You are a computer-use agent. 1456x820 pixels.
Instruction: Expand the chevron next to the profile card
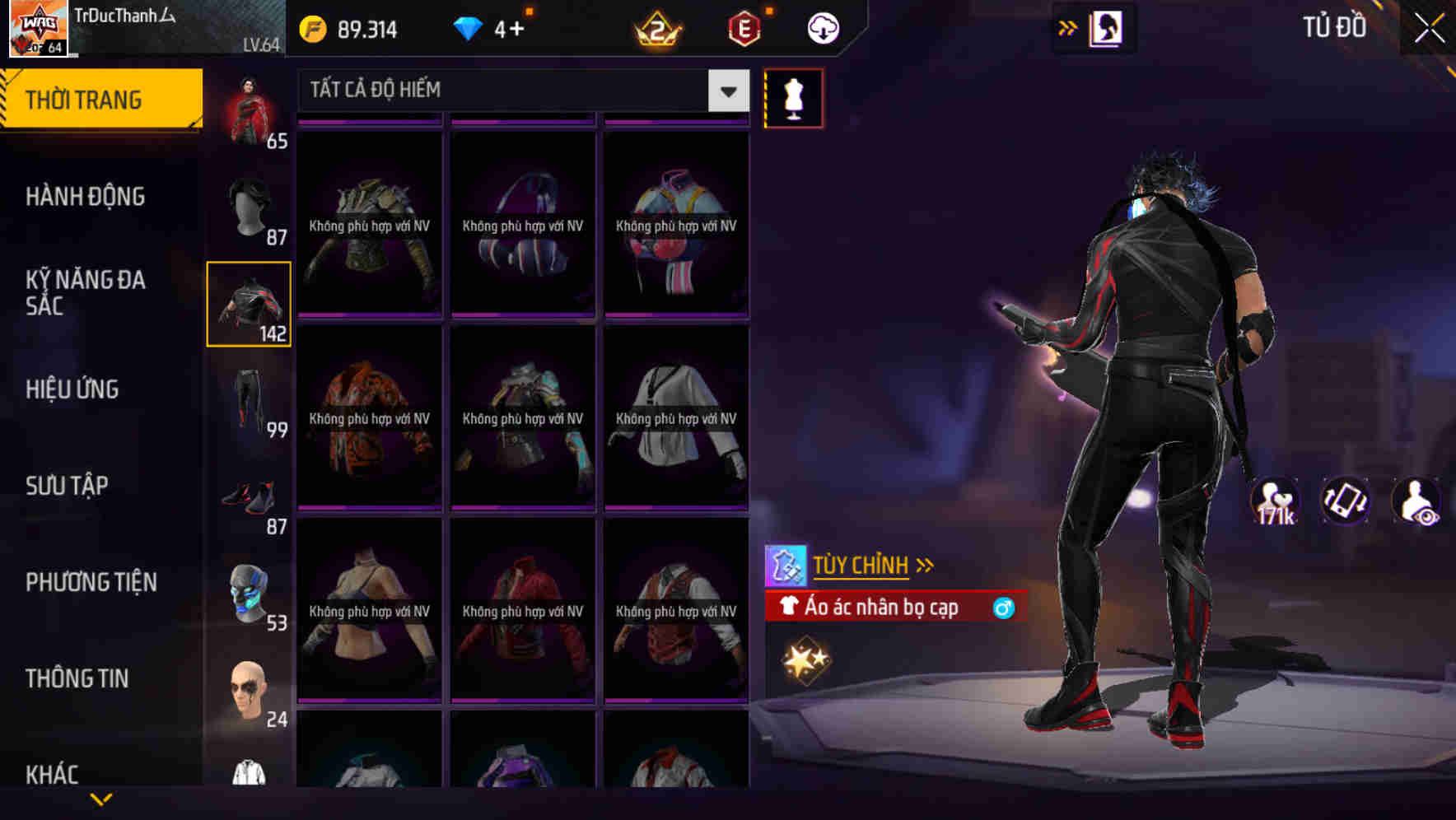pyautogui.click(x=1068, y=27)
